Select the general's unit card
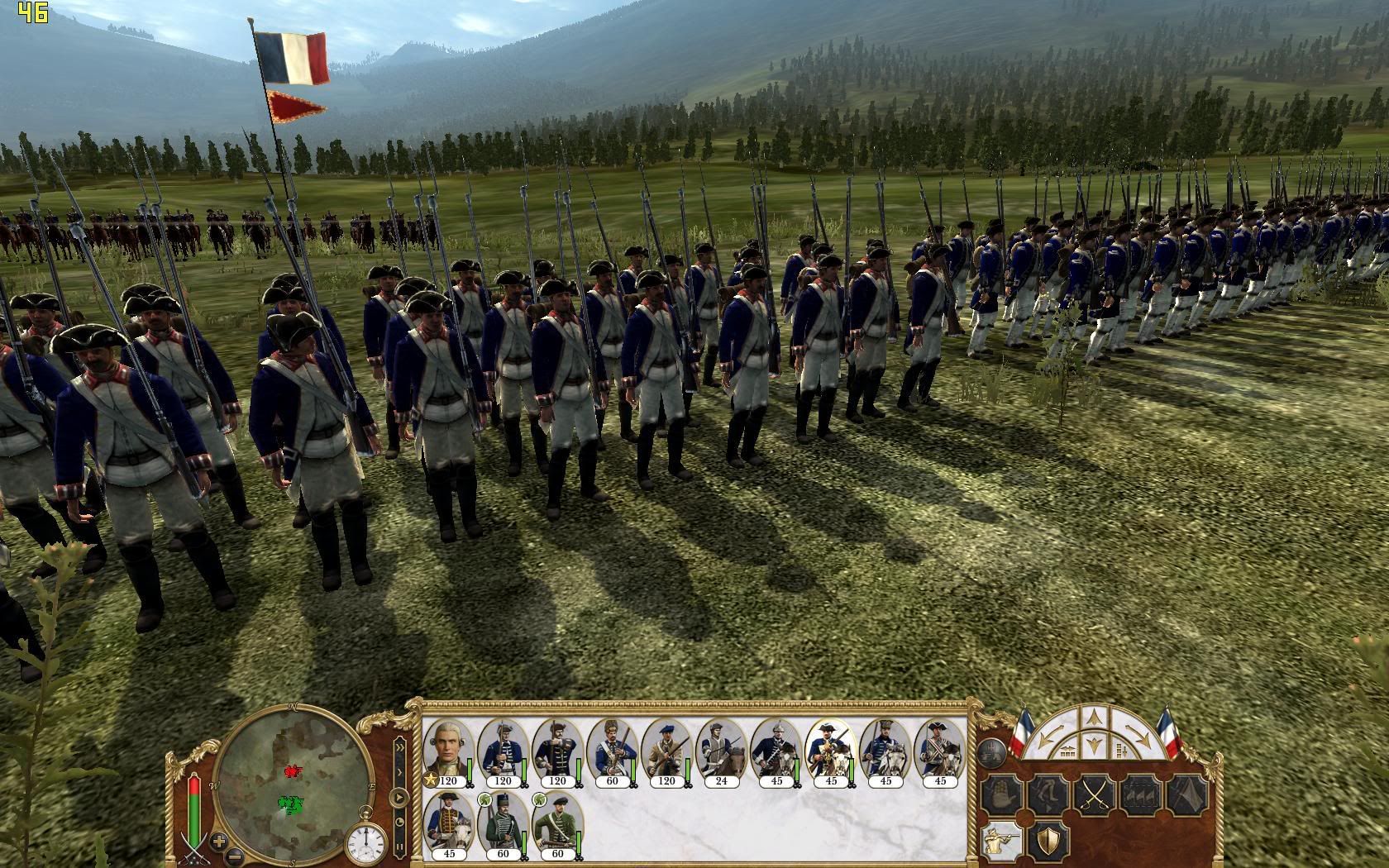Viewport: 1389px width, 868px height. (448, 751)
